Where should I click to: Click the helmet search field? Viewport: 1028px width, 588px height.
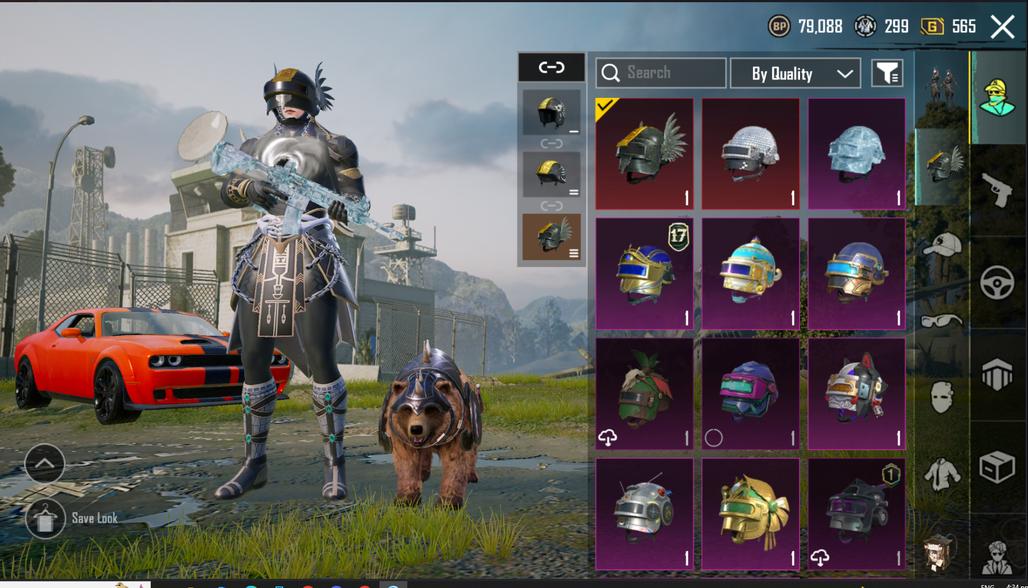pos(661,73)
